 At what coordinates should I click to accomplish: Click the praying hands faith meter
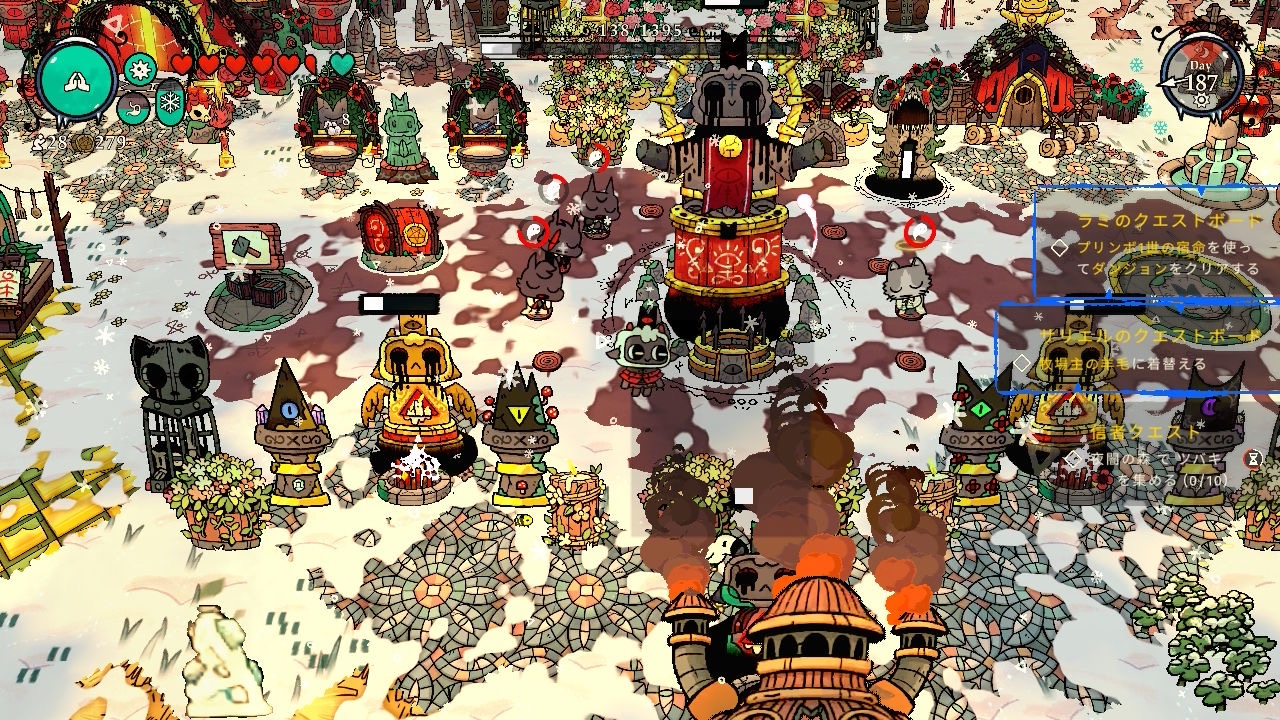click(77, 83)
